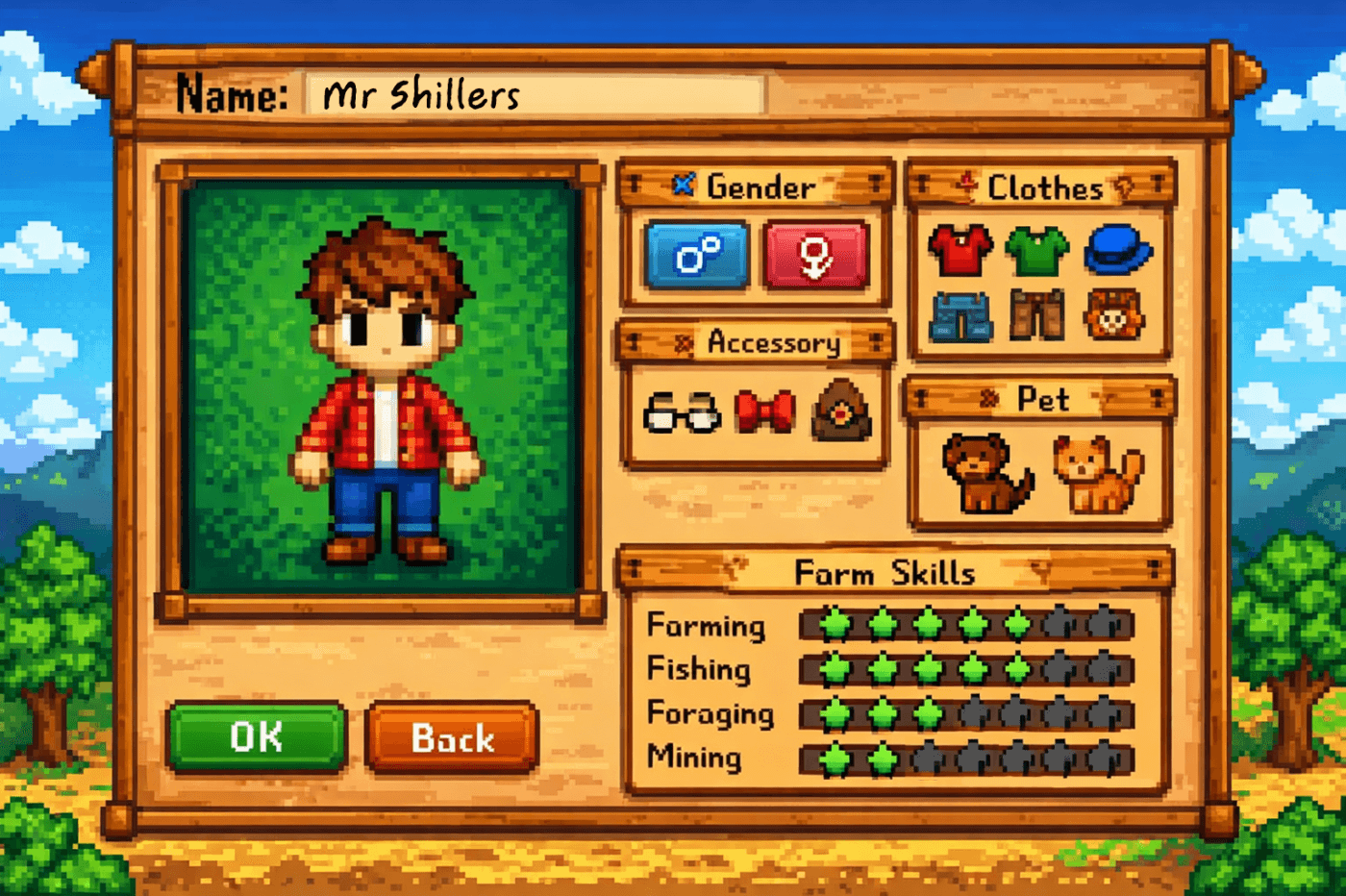This screenshot has height=896, width=1346.
Task: Pick the glasses accessory
Action: (x=683, y=415)
